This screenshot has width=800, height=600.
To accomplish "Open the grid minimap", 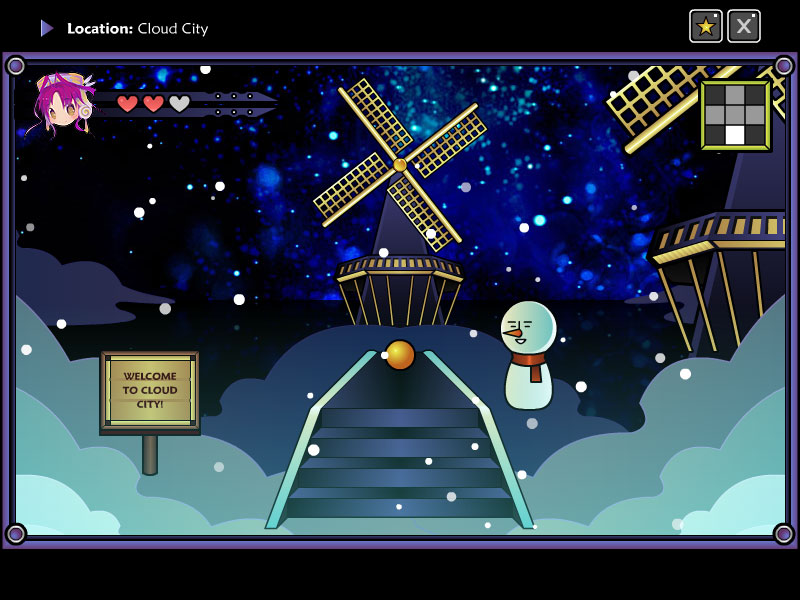I will click(x=735, y=115).
